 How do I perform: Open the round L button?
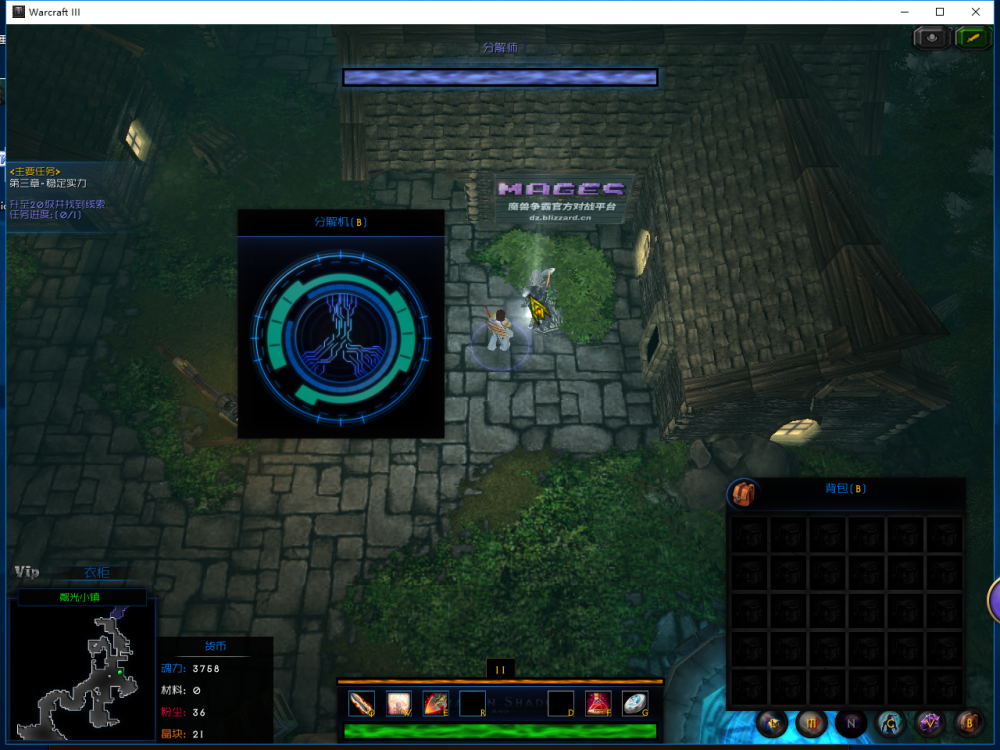773,722
